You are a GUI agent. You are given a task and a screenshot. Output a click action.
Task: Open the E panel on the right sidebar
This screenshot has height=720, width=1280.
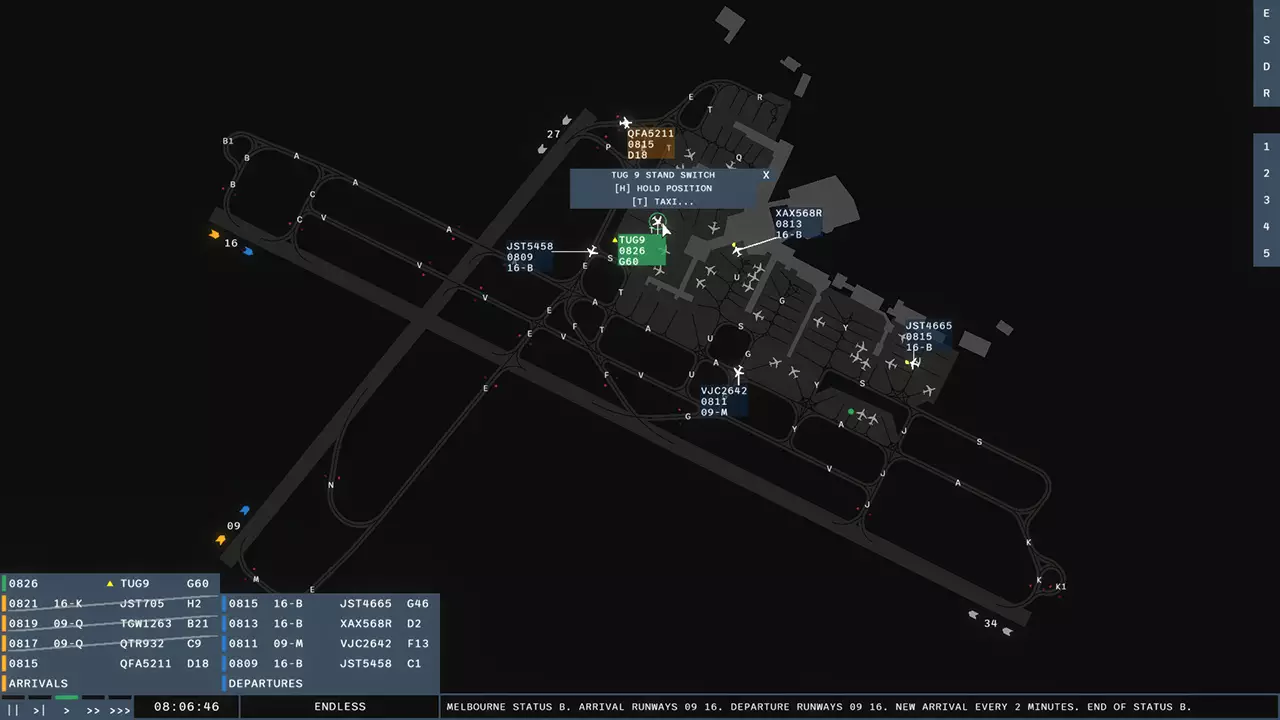click(1265, 13)
